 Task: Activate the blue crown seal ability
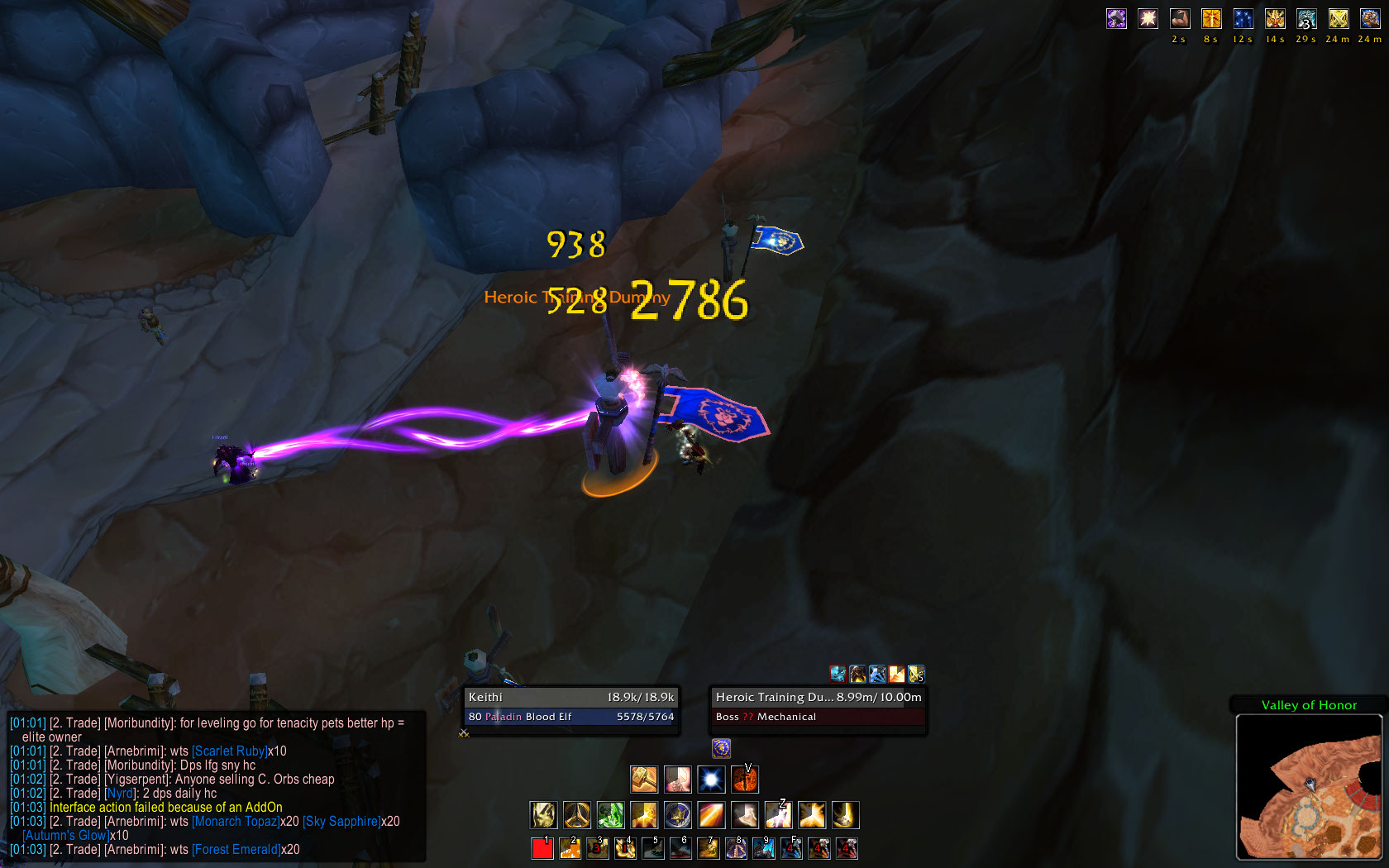point(677,815)
